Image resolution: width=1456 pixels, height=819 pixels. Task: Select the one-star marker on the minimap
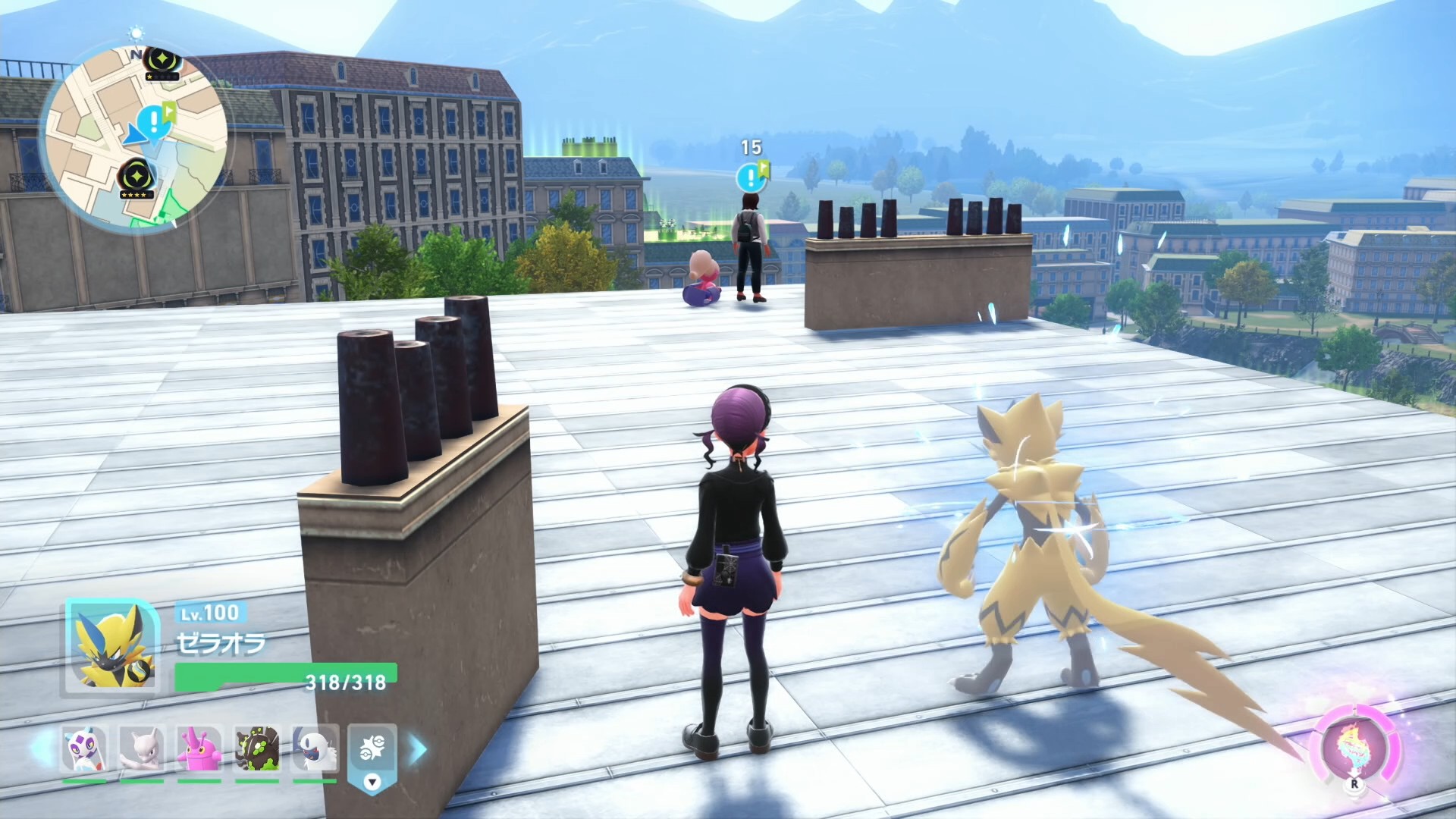click(x=162, y=62)
